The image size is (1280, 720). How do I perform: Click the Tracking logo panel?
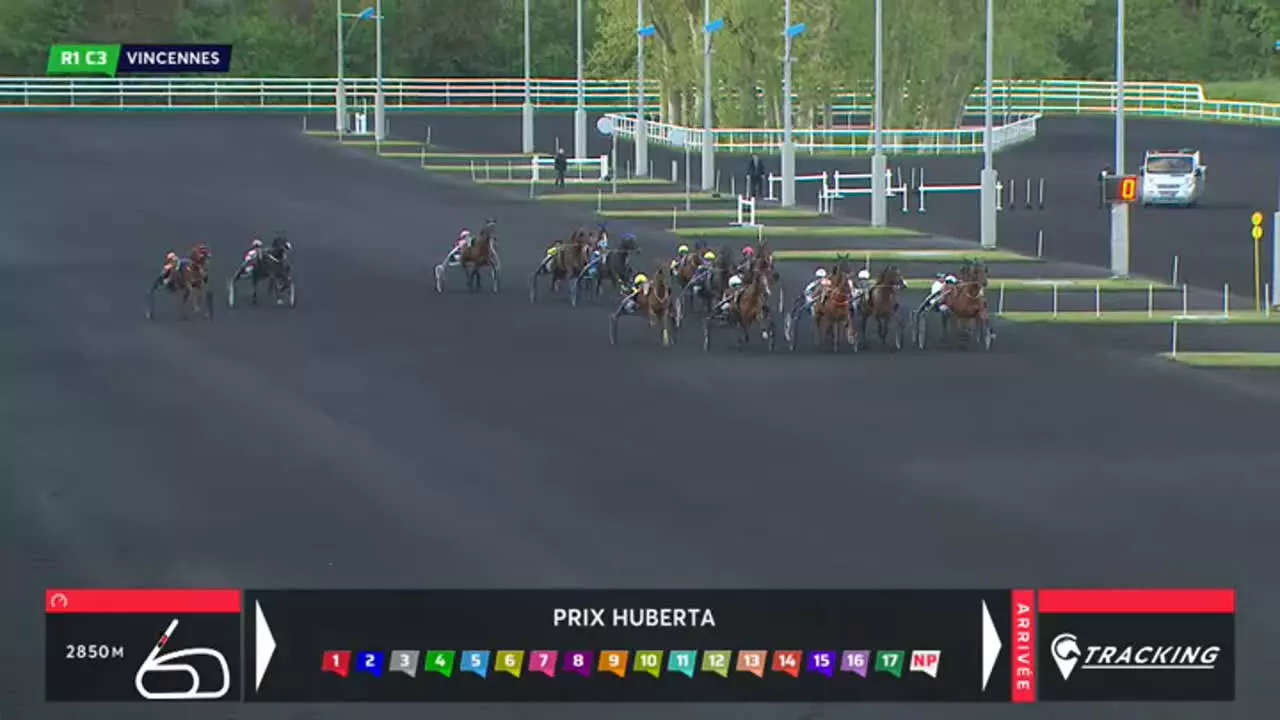tap(1135, 656)
